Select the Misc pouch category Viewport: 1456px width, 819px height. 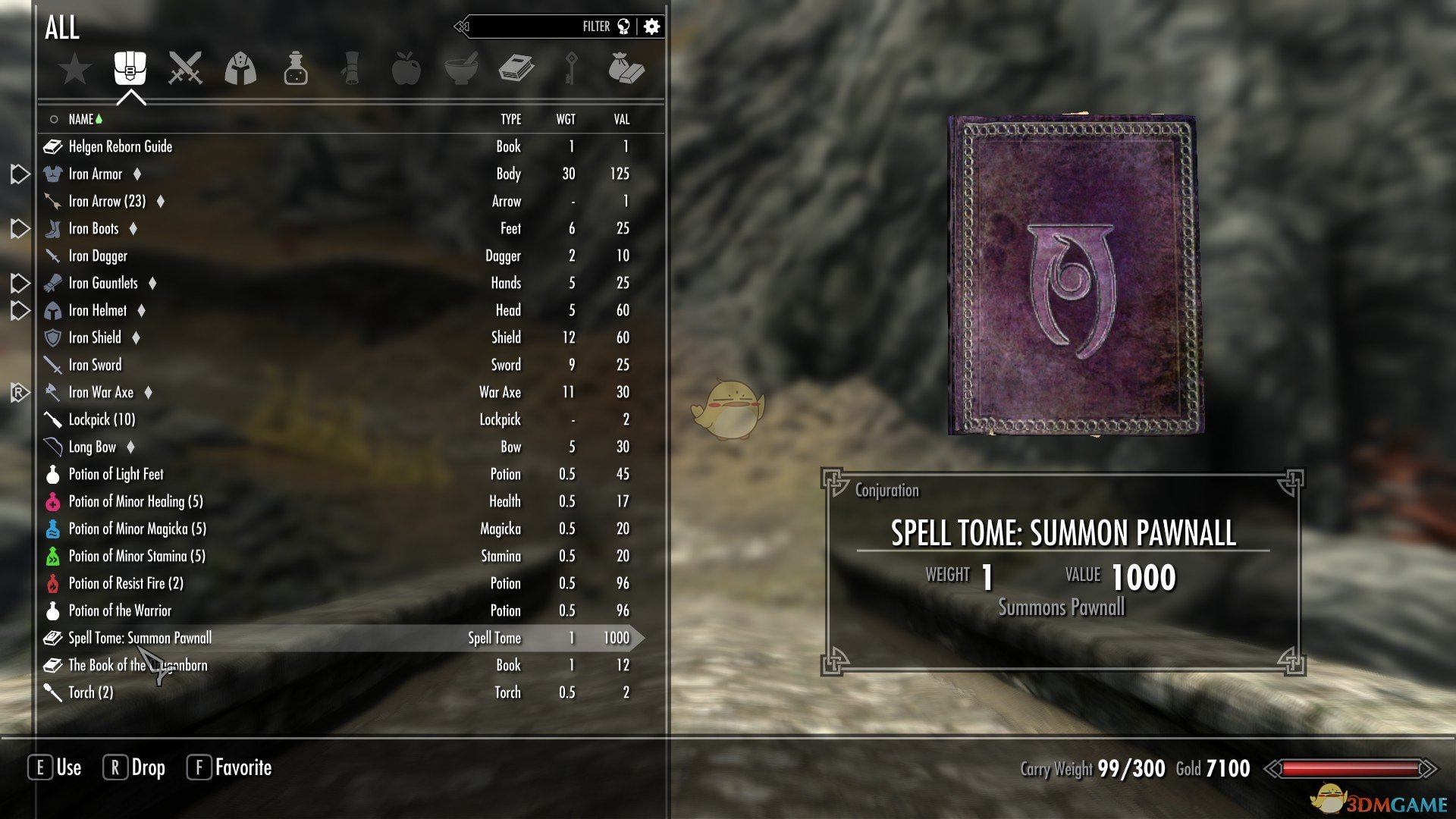(x=626, y=68)
